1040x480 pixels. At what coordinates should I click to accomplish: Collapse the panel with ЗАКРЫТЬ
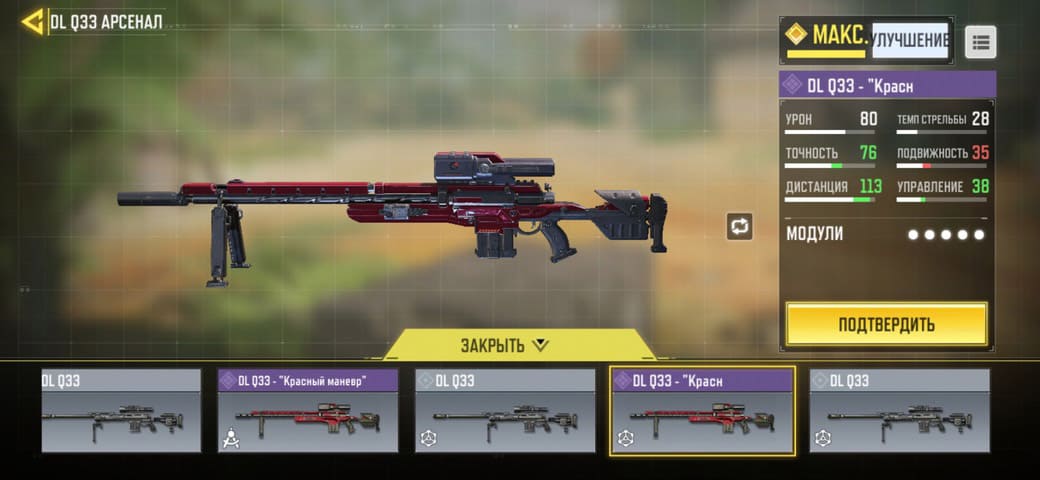click(x=505, y=345)
